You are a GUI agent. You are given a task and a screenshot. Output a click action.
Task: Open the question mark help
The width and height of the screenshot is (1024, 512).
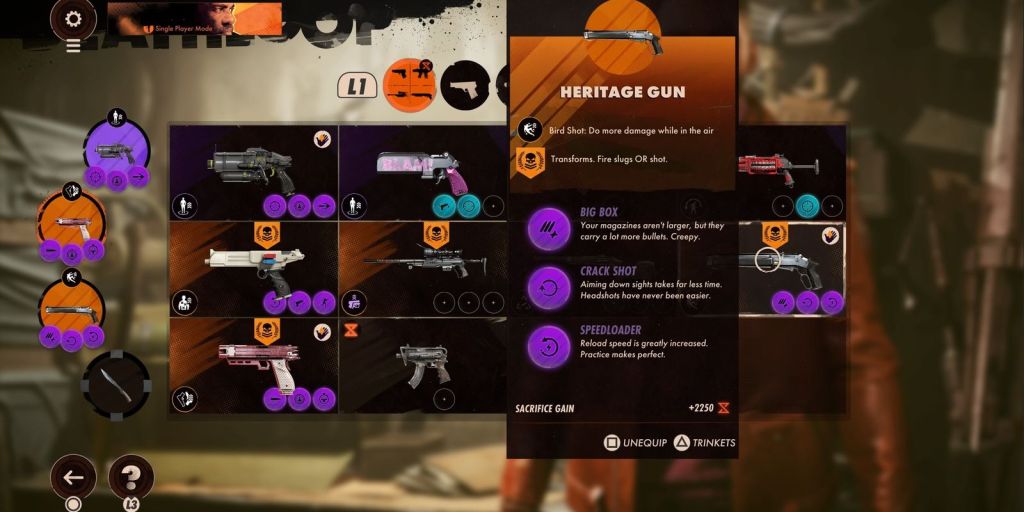(x=130, y=476)
